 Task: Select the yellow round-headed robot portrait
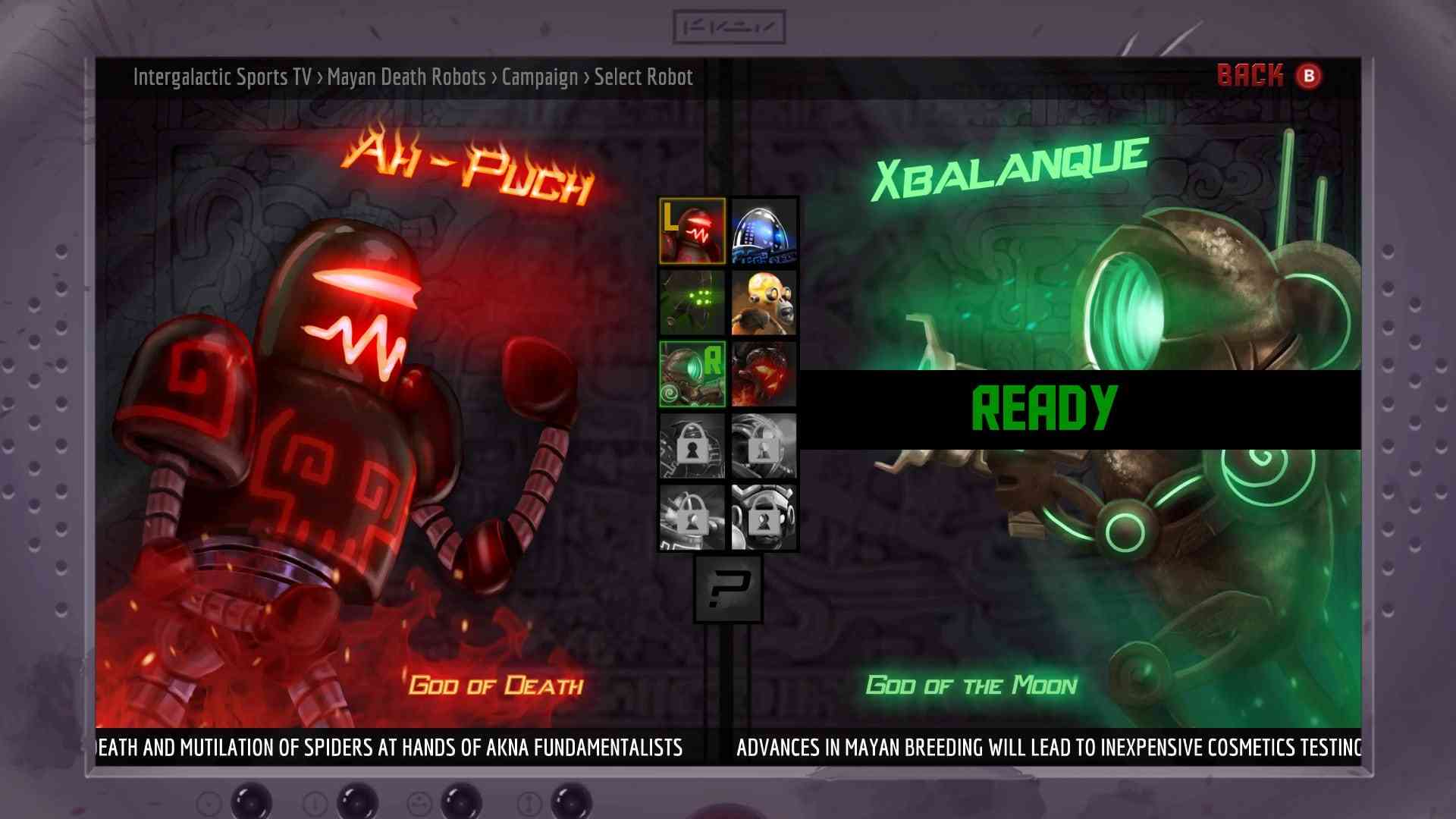pos(764,303)
